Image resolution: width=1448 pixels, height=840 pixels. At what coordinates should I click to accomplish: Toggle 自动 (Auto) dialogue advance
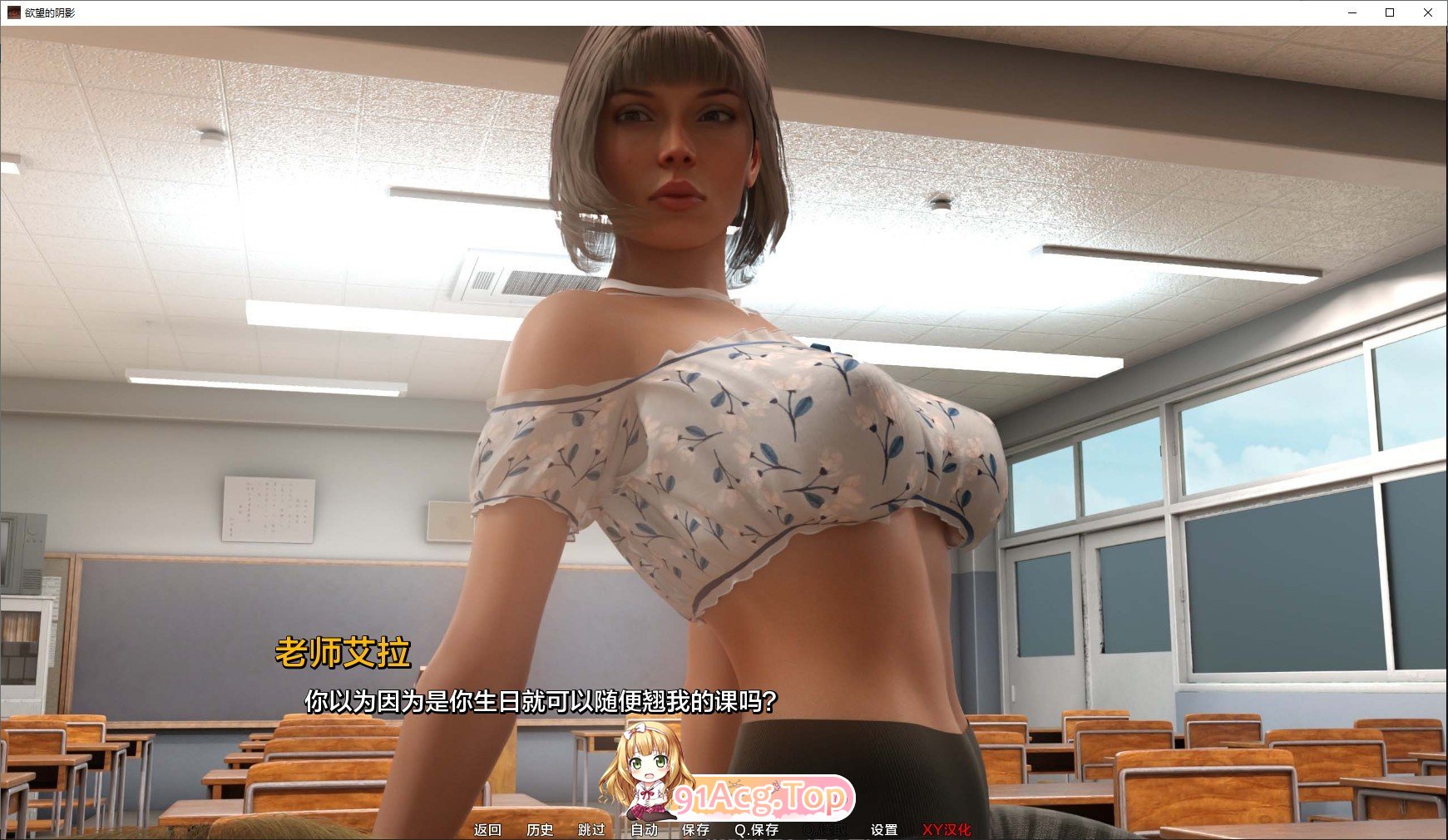[644, 829]
